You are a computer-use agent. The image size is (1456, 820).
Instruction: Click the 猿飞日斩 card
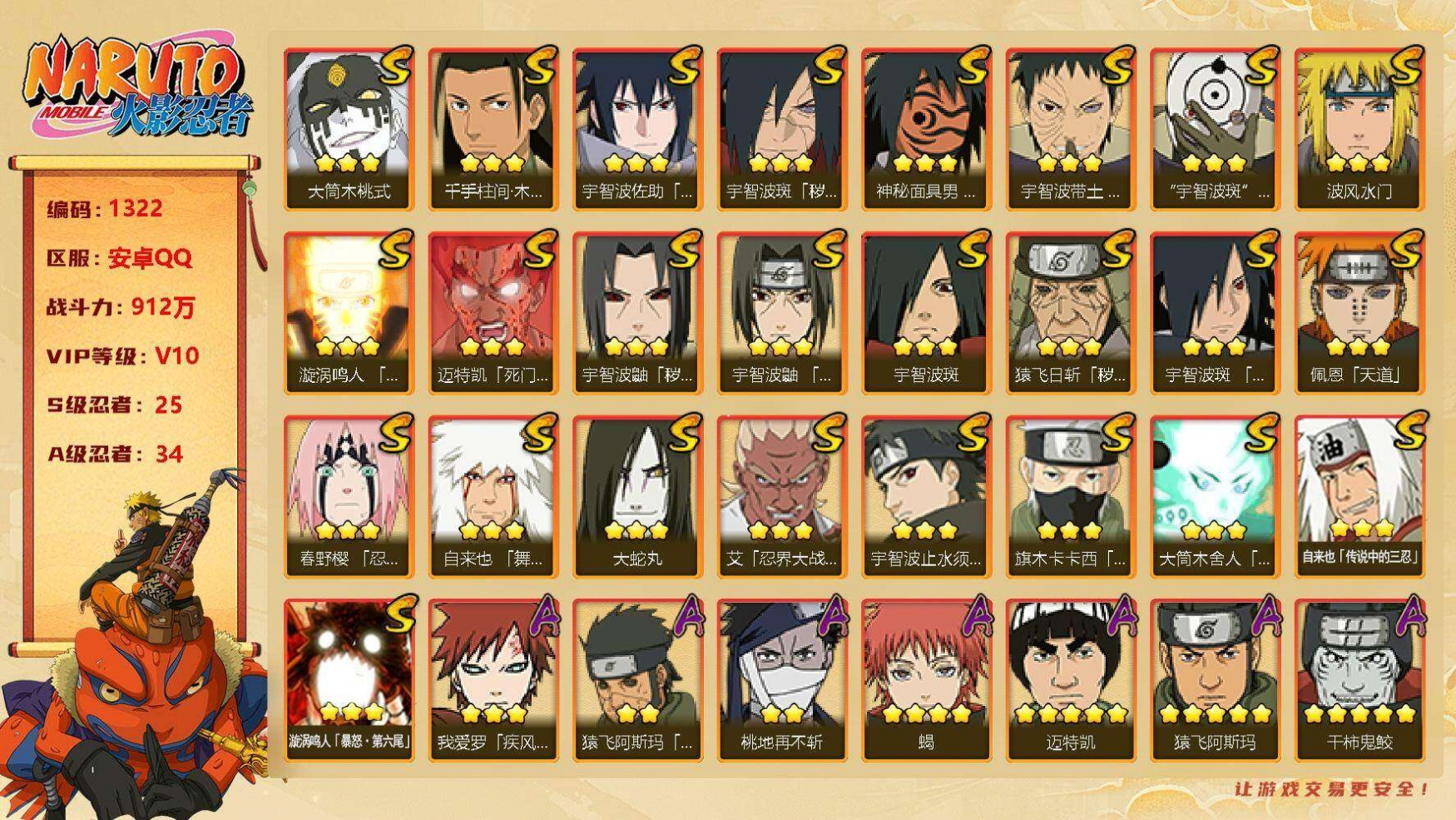click(1070, 311)
